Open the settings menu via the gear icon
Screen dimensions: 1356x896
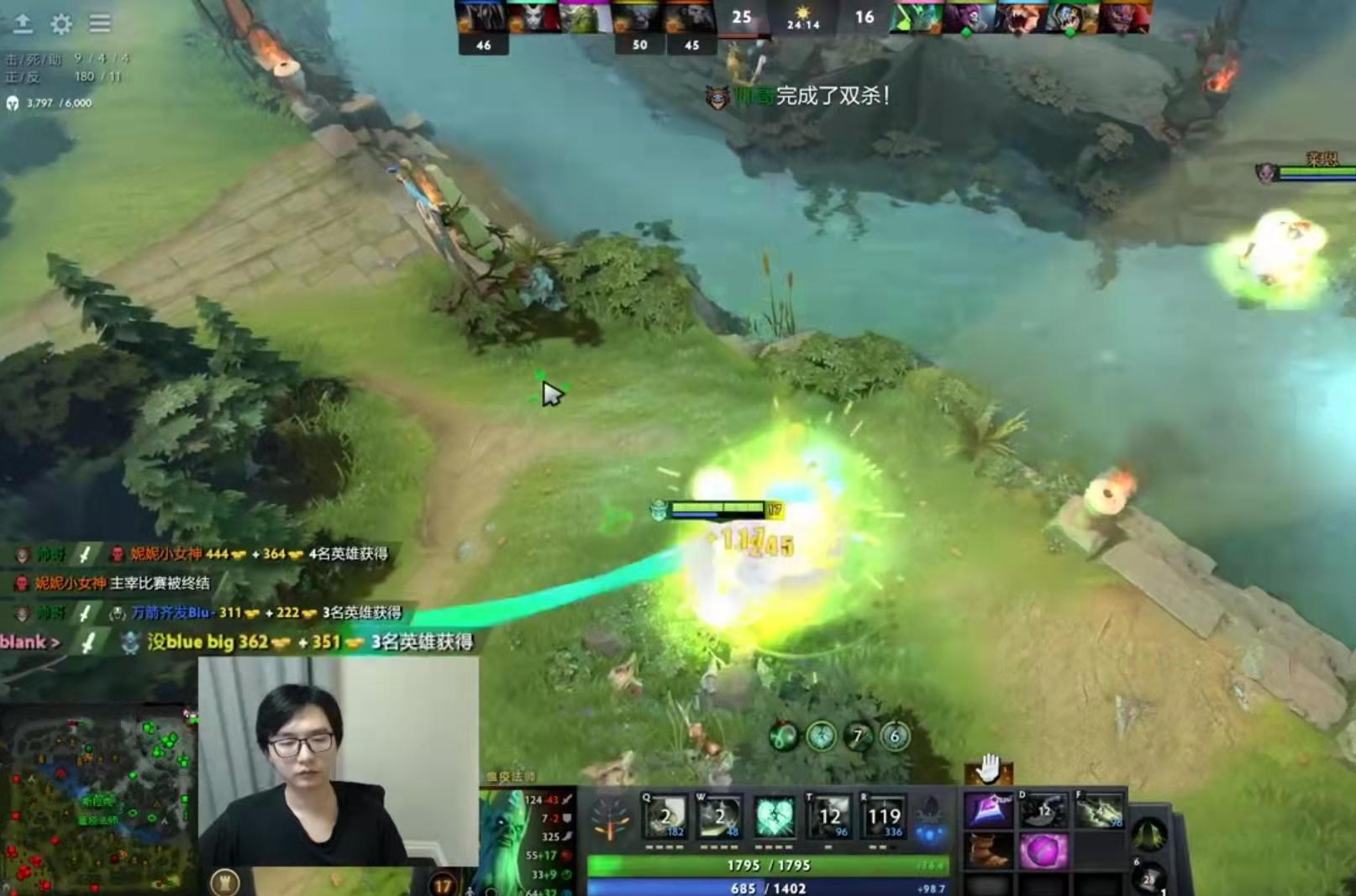point(60,24)
